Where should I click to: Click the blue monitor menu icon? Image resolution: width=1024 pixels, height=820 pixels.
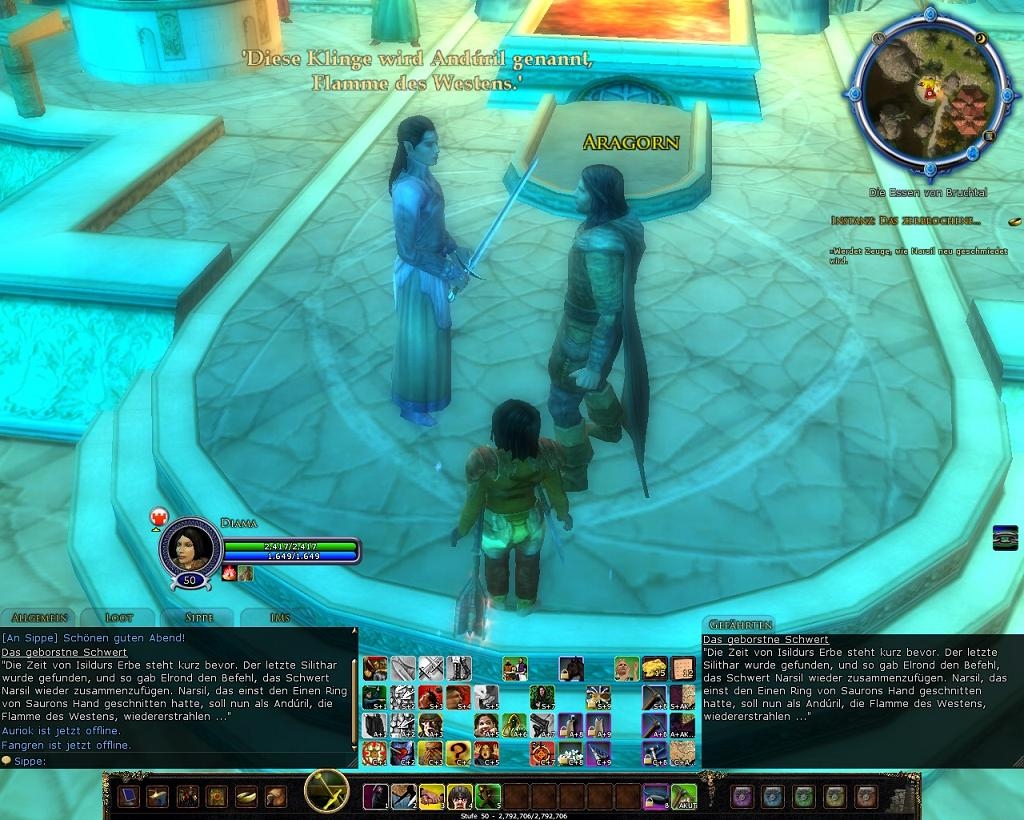click(128, 796)
